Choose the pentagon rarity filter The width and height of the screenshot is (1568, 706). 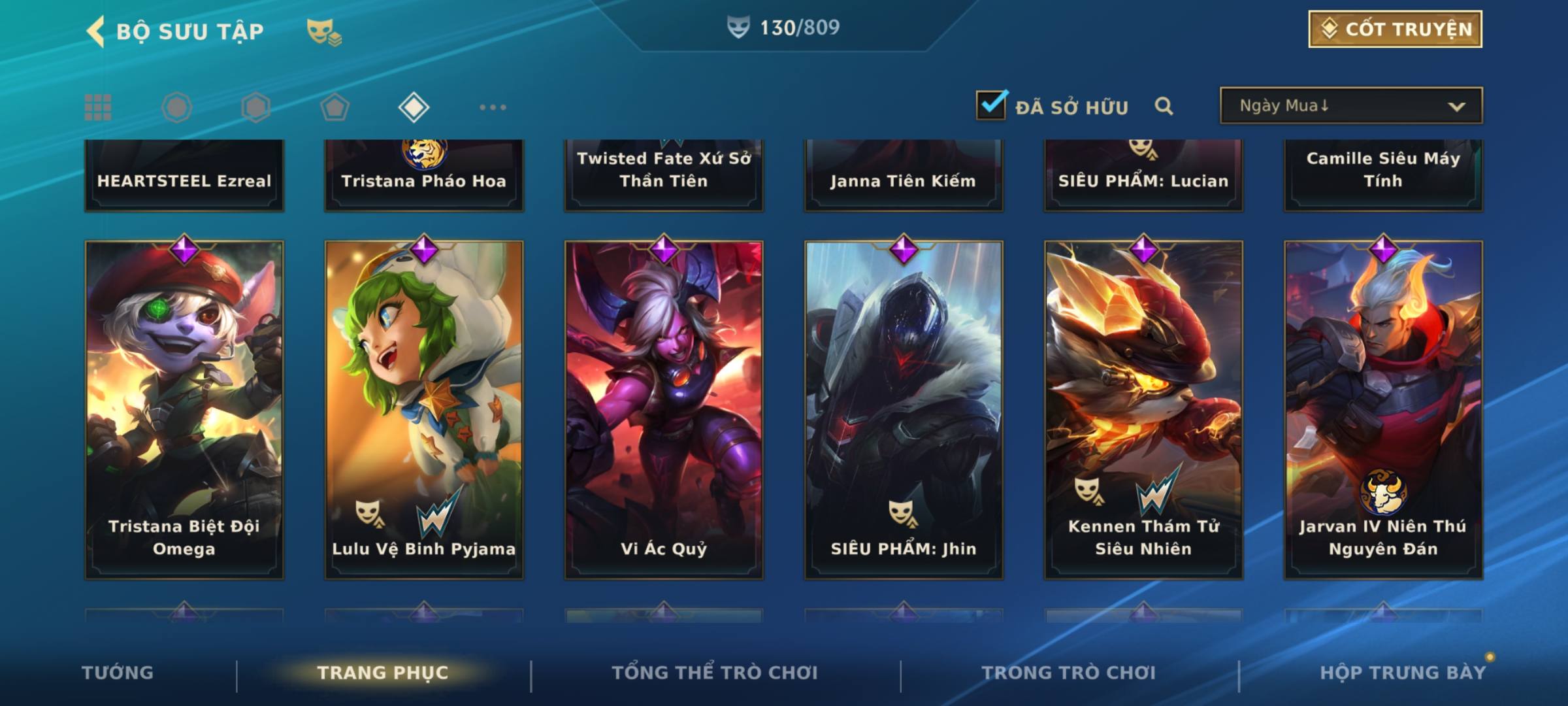pyautogui.click(x=335, y=107)
